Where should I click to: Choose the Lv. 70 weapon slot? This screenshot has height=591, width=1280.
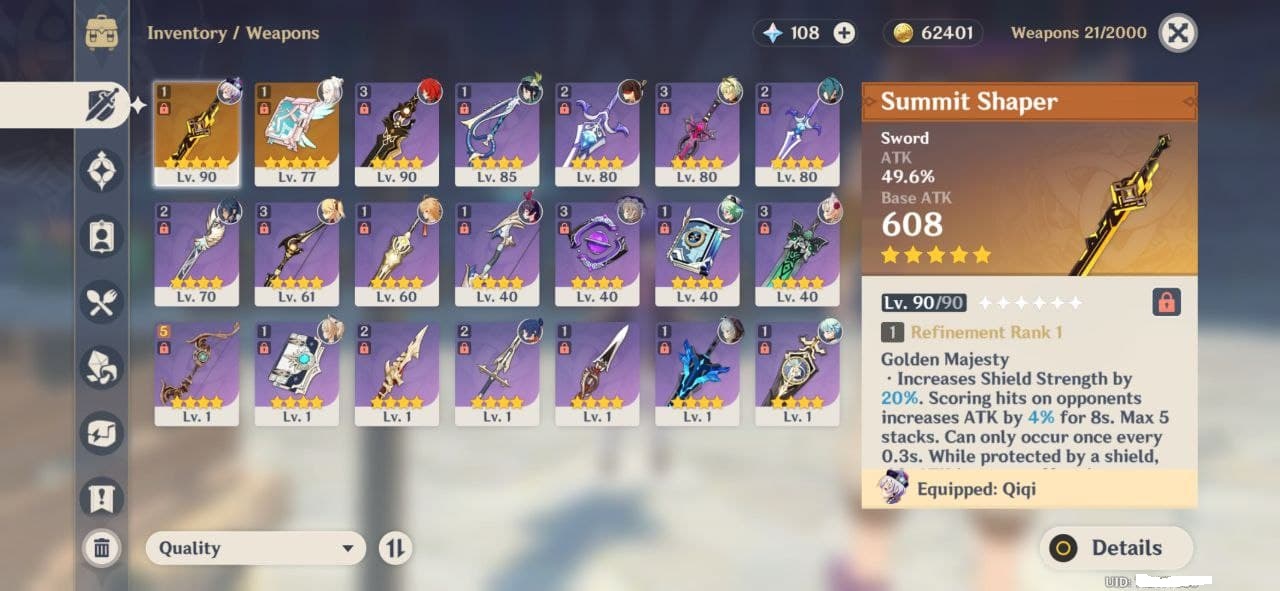click(196, 254)
